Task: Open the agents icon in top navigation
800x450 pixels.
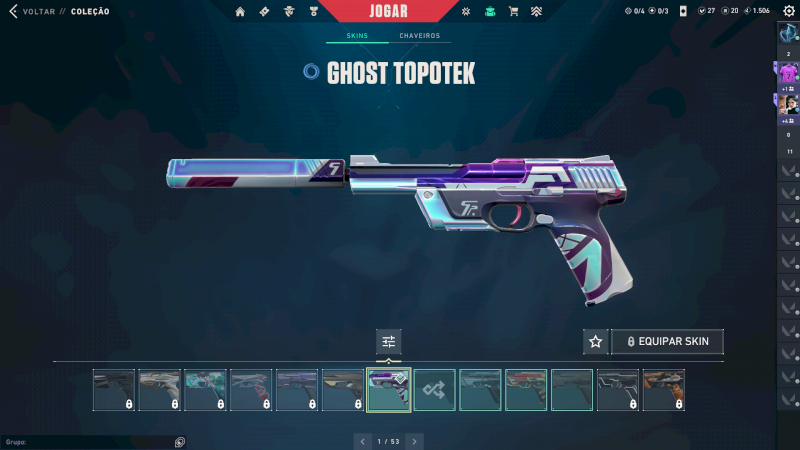Action: [x=289, y=11]
